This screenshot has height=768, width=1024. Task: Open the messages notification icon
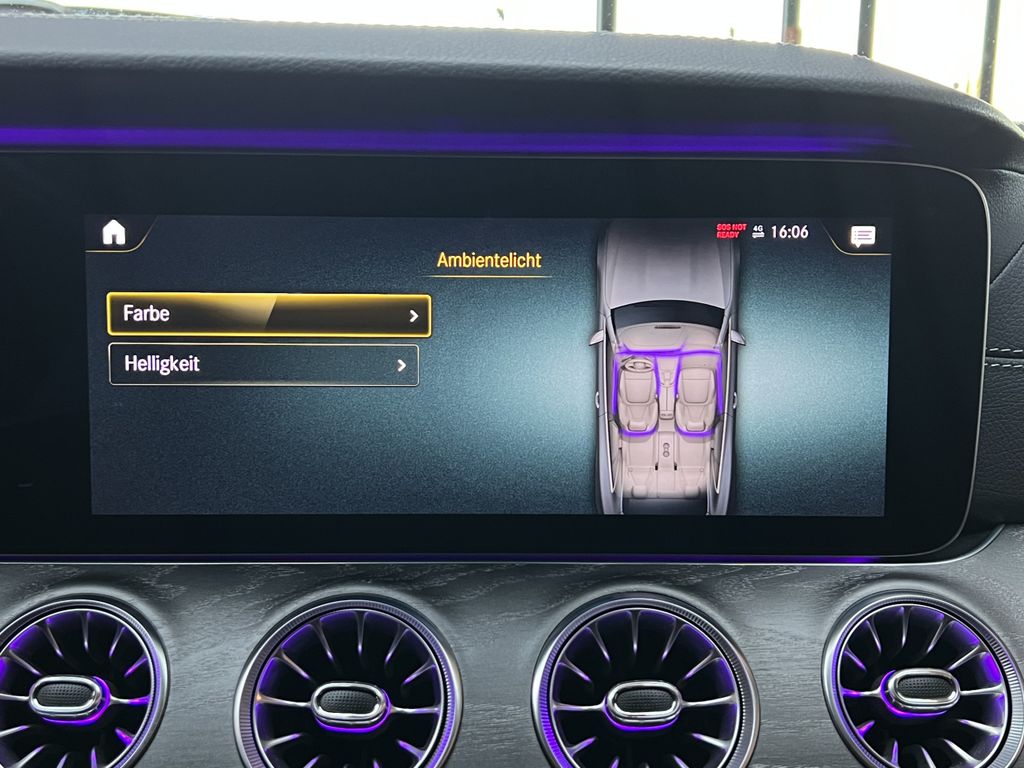coord(862,236)
